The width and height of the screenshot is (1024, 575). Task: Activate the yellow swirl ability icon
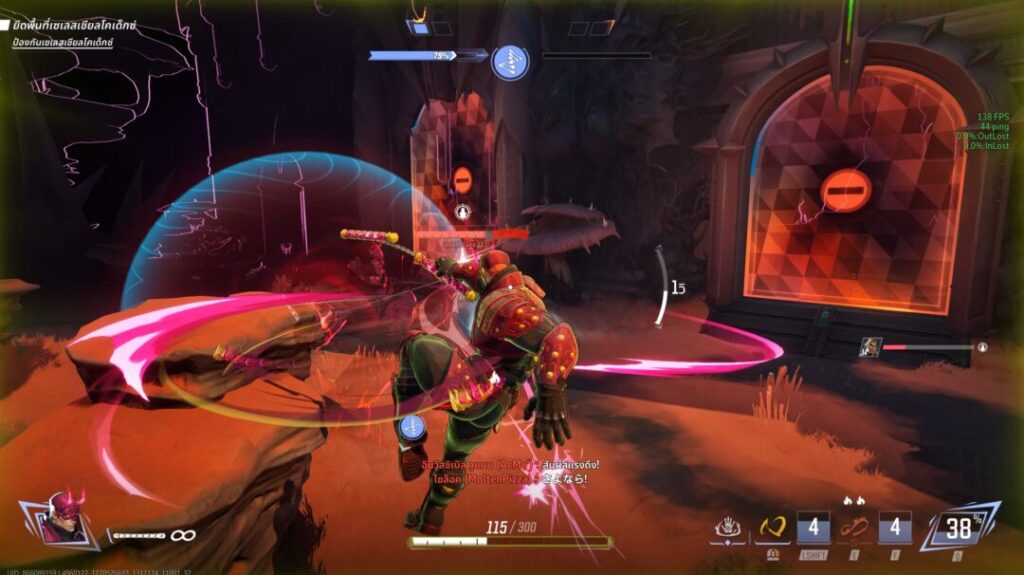772,528
